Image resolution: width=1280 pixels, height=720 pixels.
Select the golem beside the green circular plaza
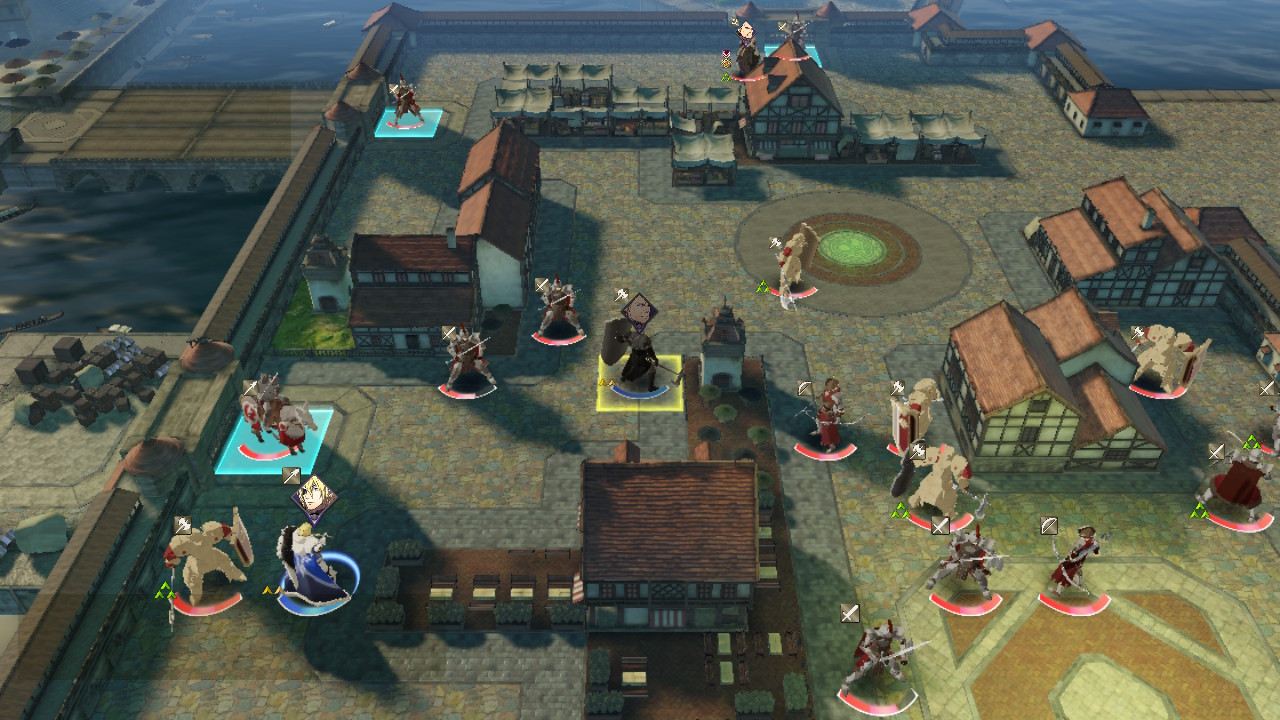point(796,262)
